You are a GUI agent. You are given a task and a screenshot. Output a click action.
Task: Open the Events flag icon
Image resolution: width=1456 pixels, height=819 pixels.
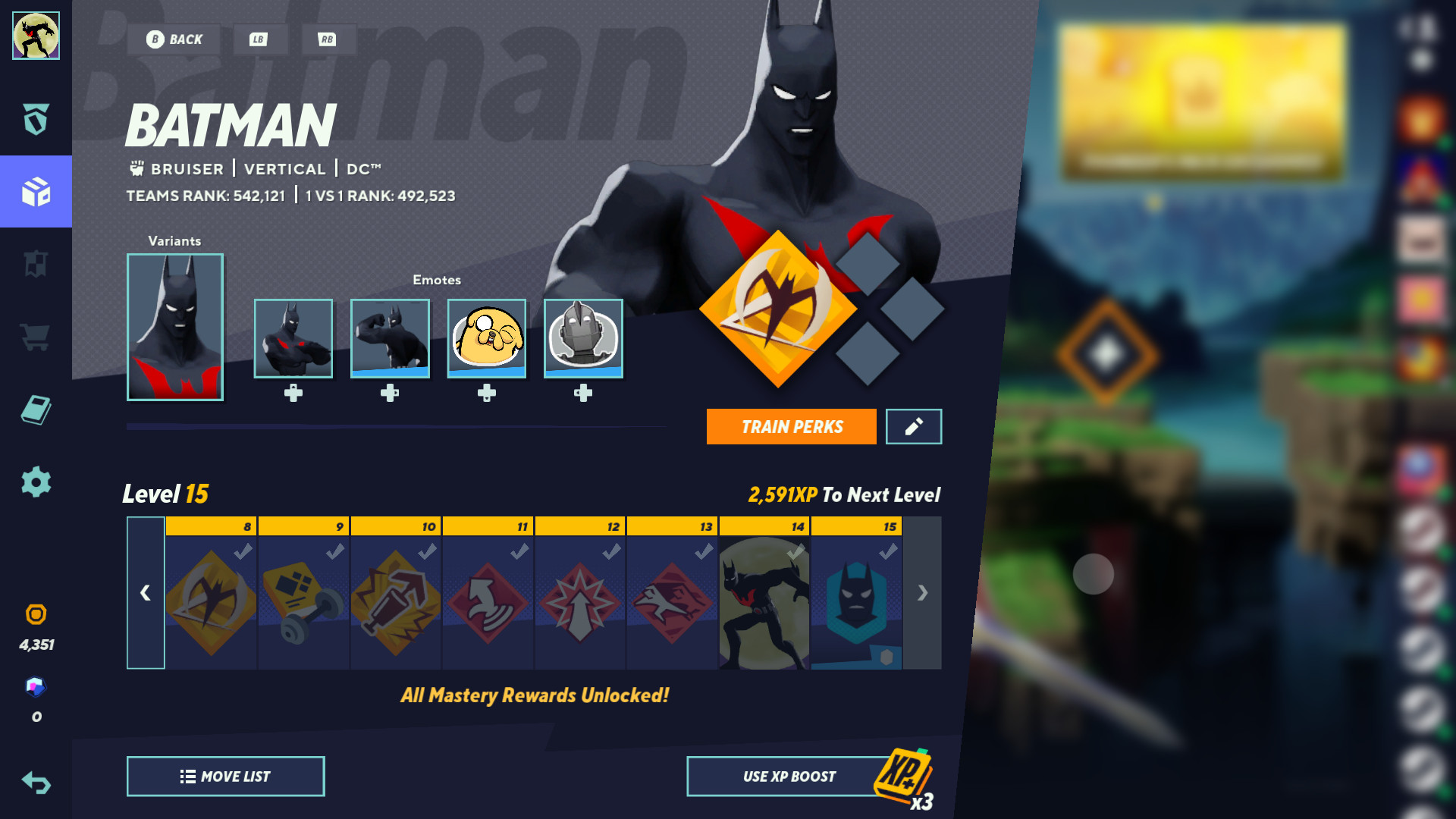pos(36,264)
